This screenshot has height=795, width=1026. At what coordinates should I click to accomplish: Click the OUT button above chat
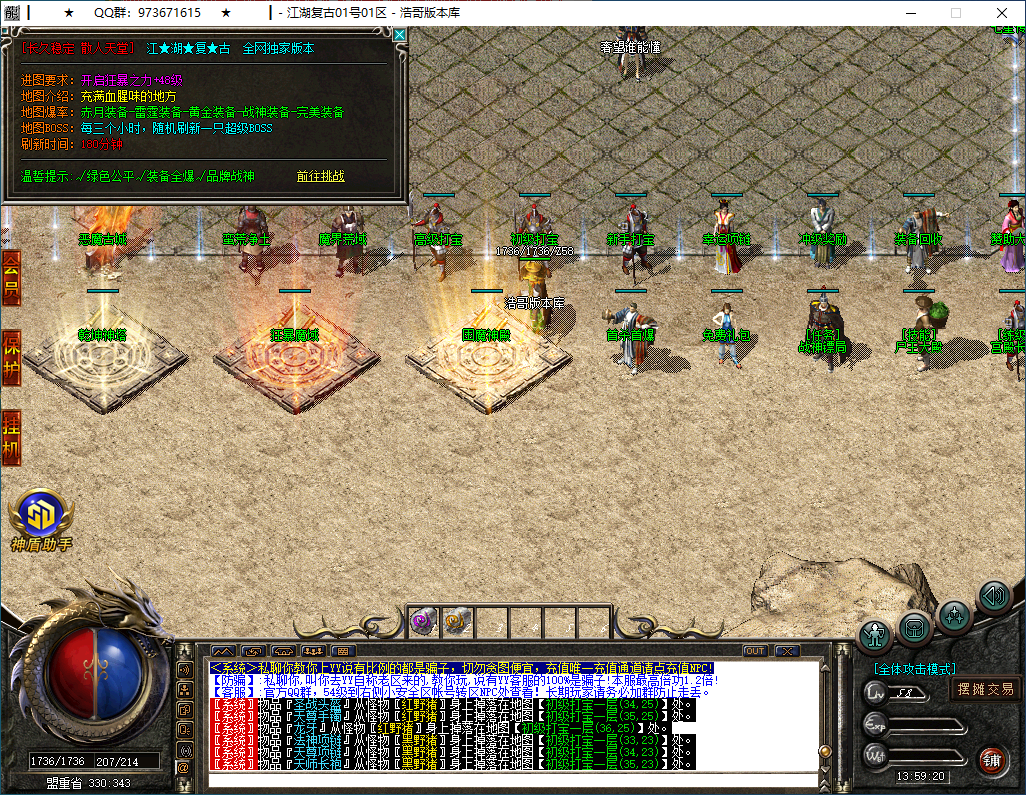point(755,651)
